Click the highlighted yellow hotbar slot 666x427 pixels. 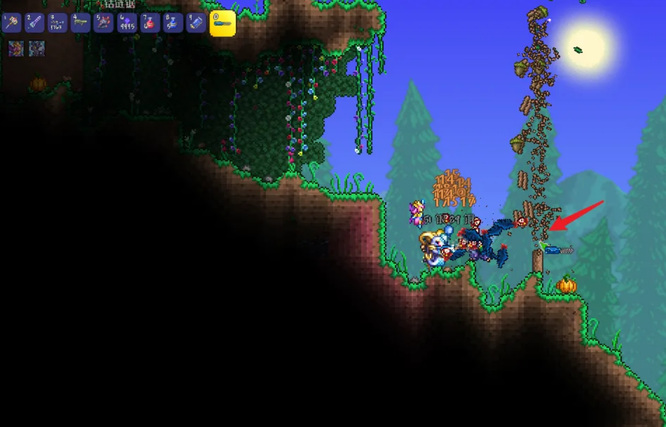point(222,21)
